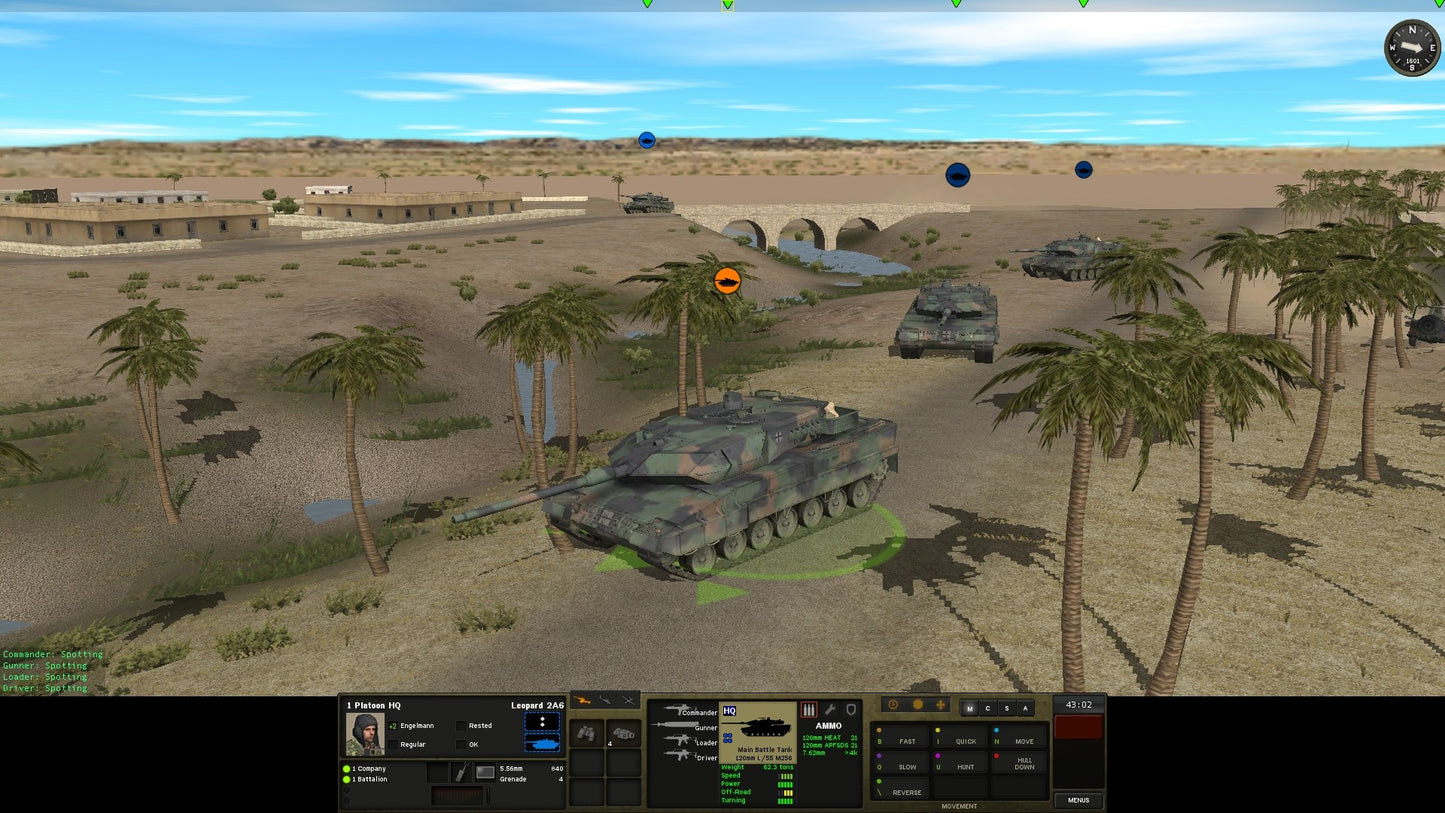Select the Commander's rifle icon
The width and height of the screenshot is (1445, 813).
pyautogui.click(x=677, y=709)
